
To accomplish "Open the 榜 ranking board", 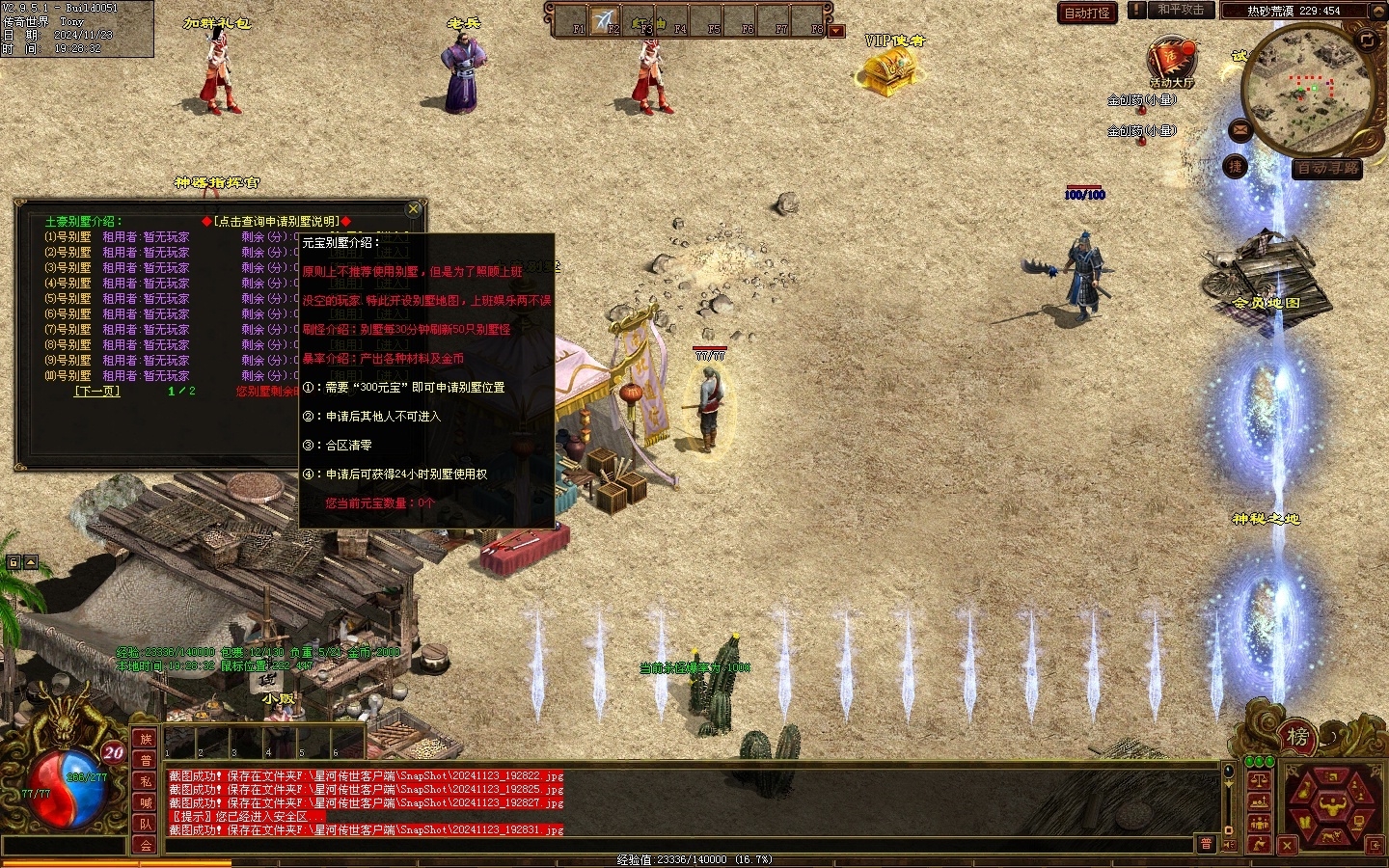I will click(x=1297, y=738).
